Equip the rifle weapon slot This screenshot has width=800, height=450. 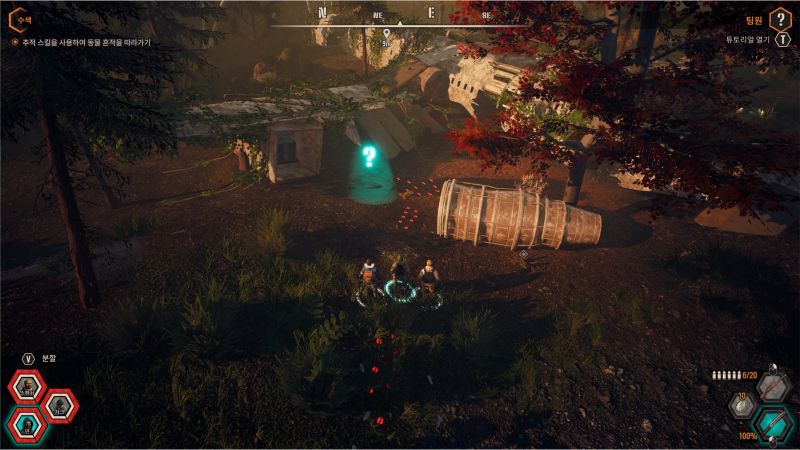pos(772,386)
